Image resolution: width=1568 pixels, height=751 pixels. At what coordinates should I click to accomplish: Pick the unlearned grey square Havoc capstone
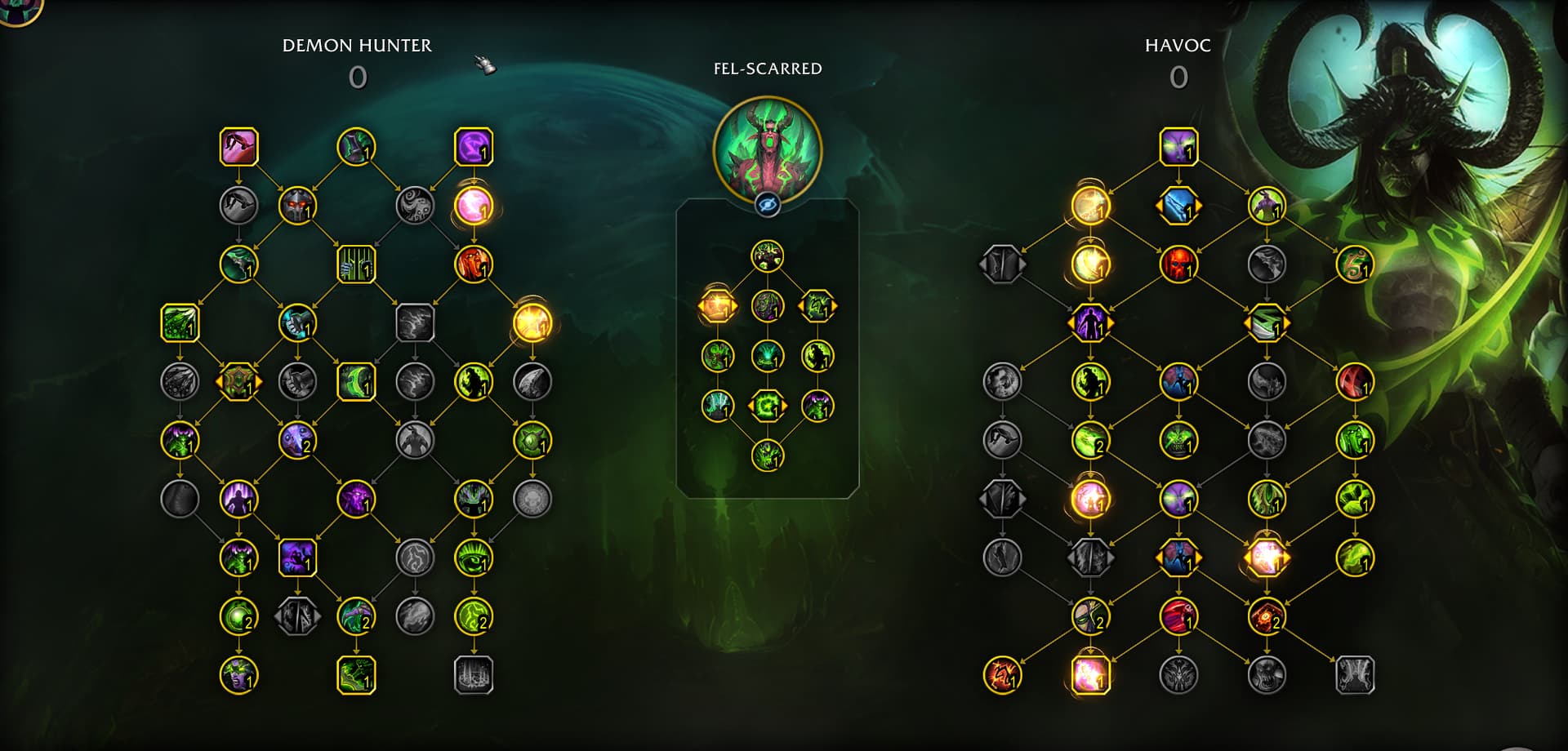click(1355, 675)
